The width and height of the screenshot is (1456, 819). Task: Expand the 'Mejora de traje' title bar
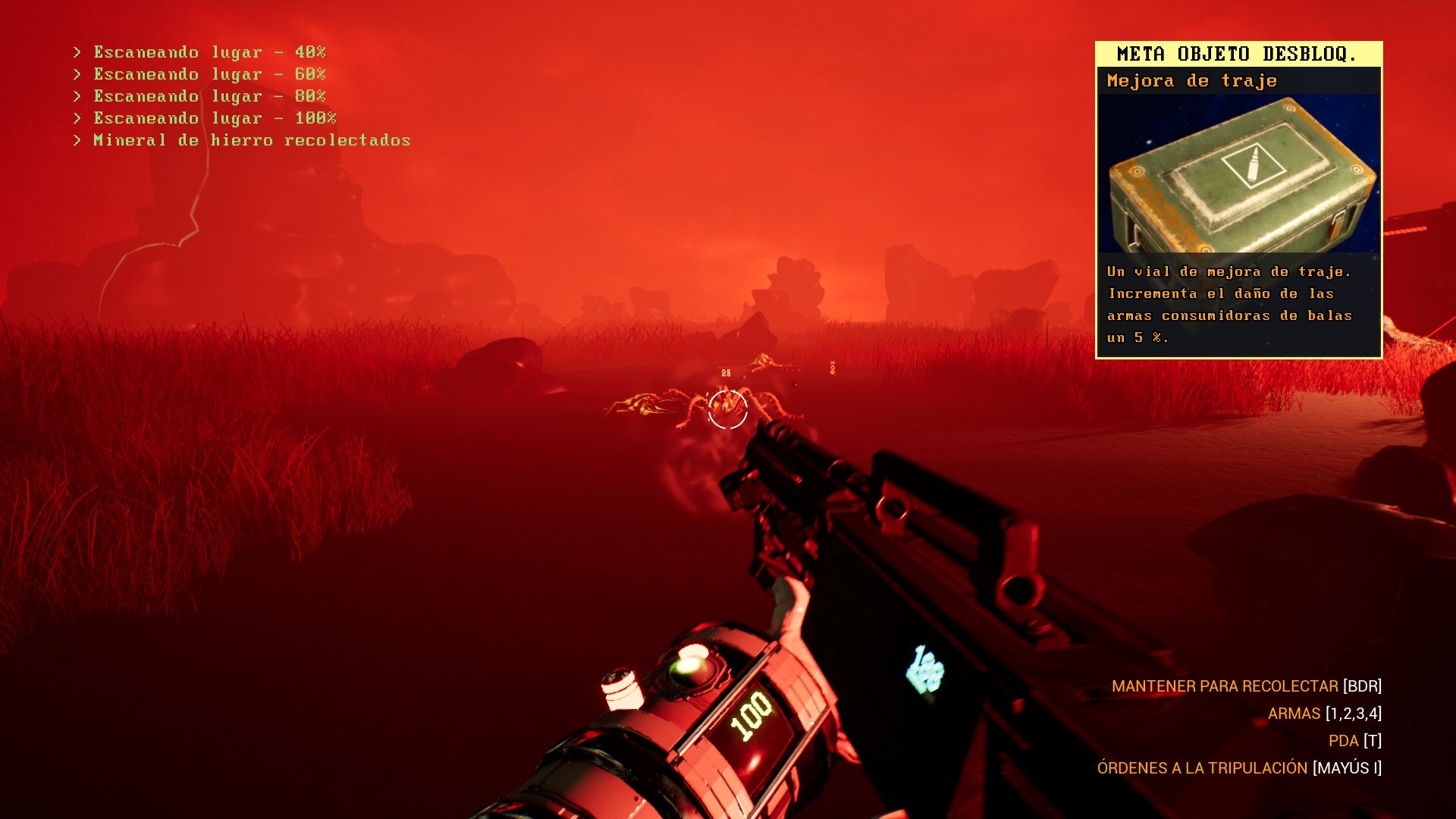pos(1191,80)
